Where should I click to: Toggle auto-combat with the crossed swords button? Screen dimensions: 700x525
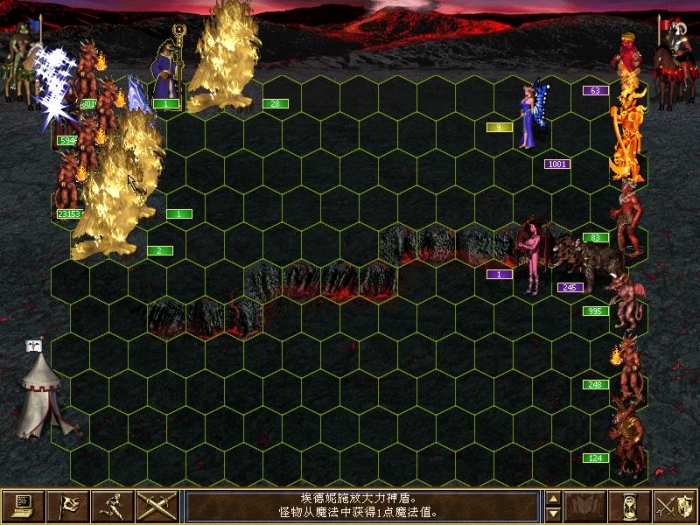click(156, 506)
